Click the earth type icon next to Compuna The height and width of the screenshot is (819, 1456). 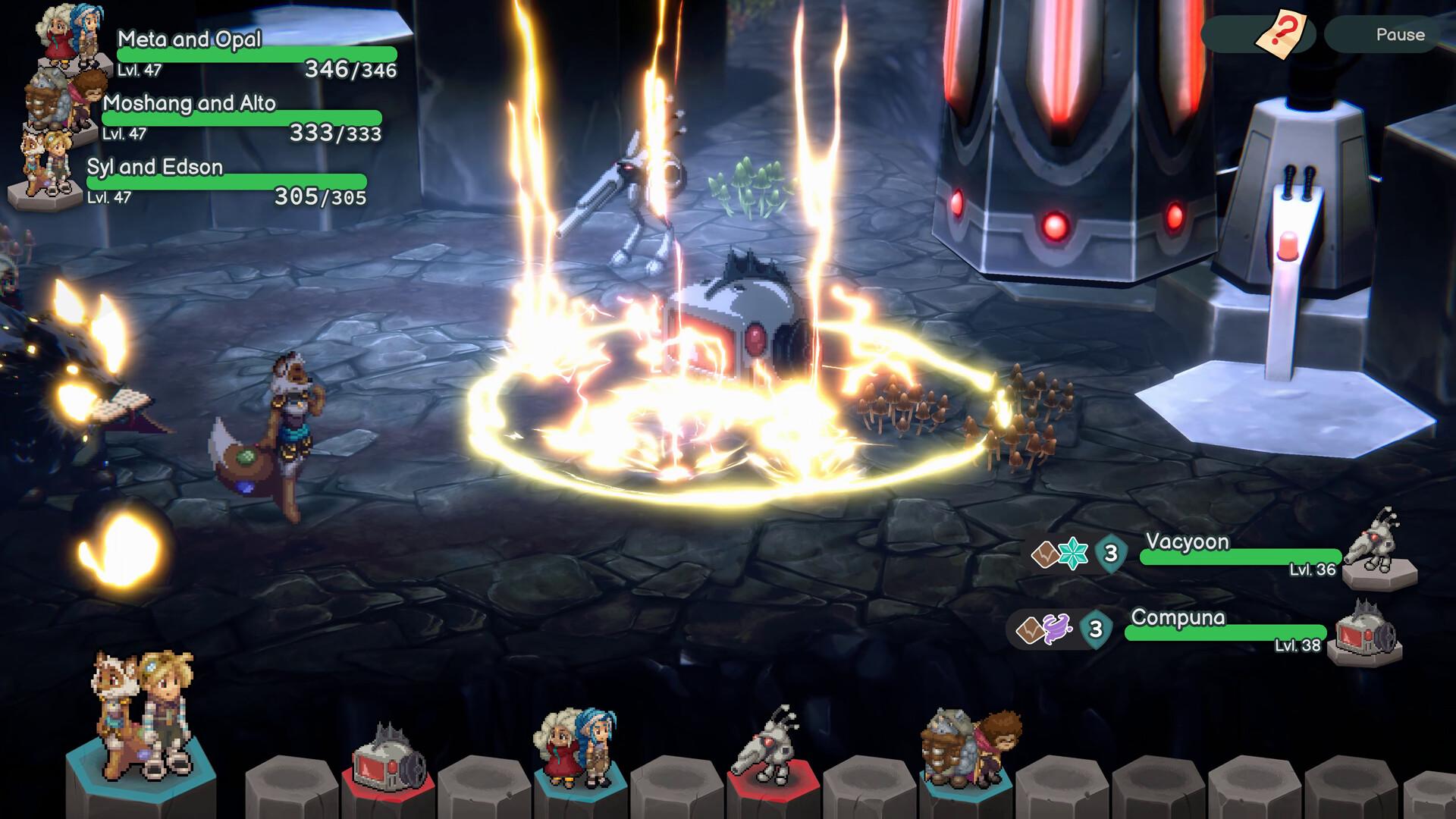(x=1030, y=630)
